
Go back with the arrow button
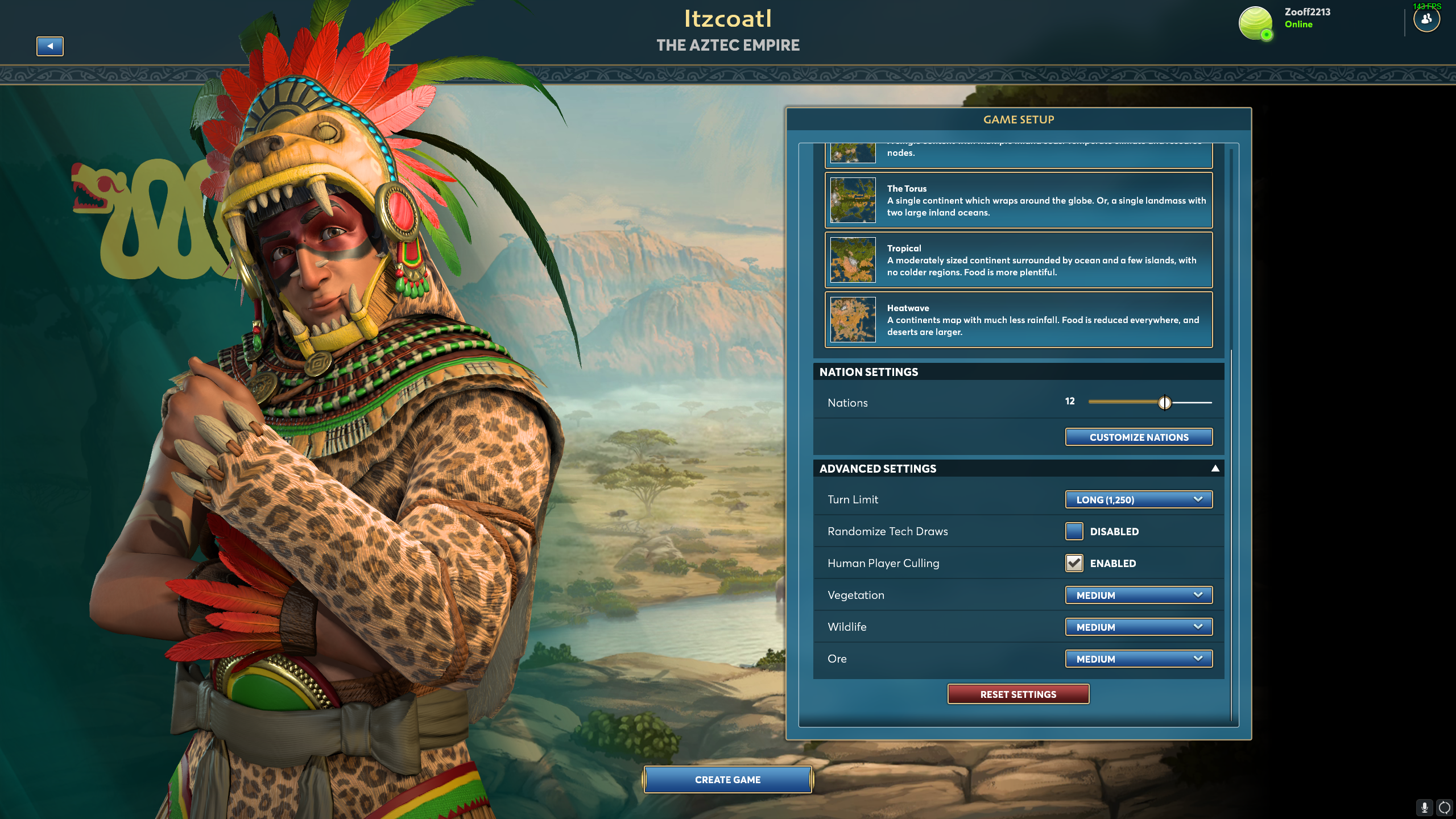(50, 46)
